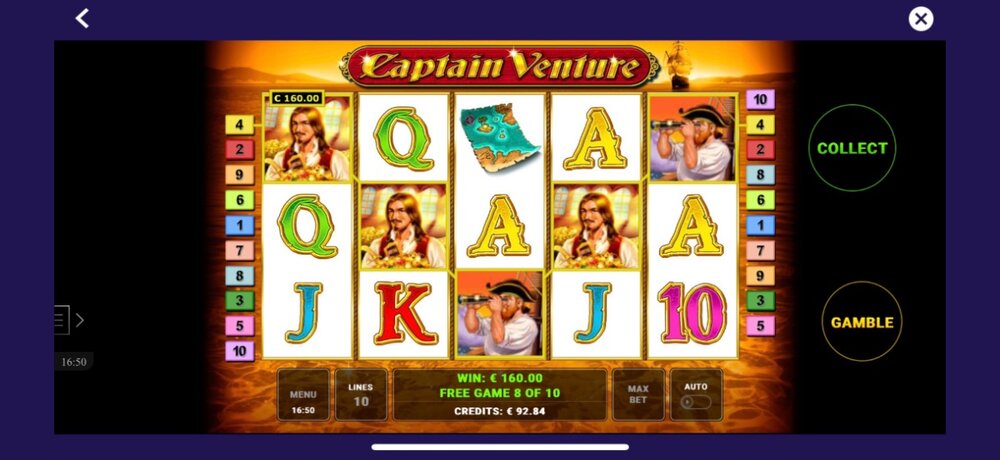Set the Max Bet
Image resolution: width=1000 pixels, height=460 pixels.
(638, 395)
